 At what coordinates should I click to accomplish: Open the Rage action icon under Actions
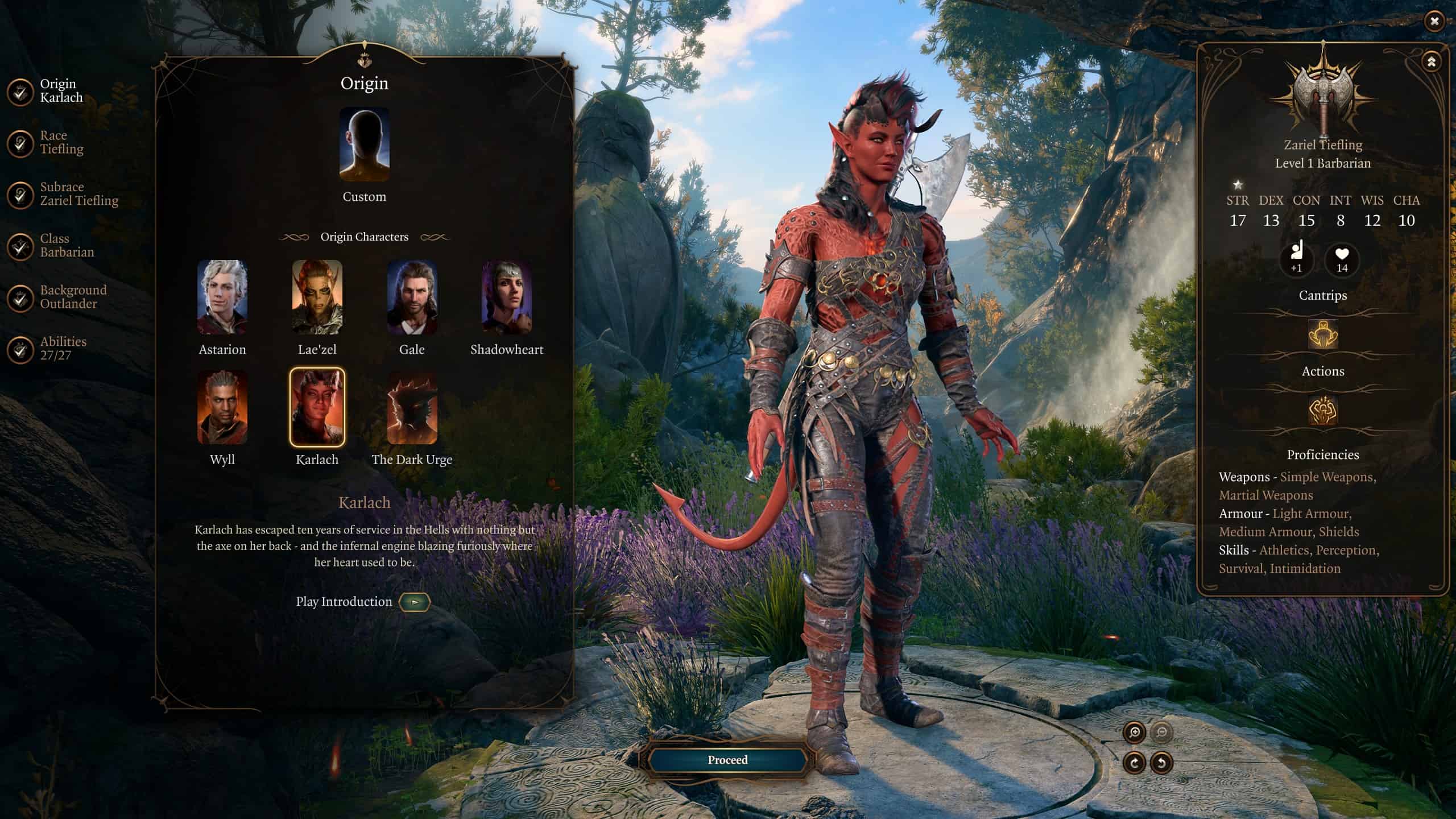[1323, 411]
